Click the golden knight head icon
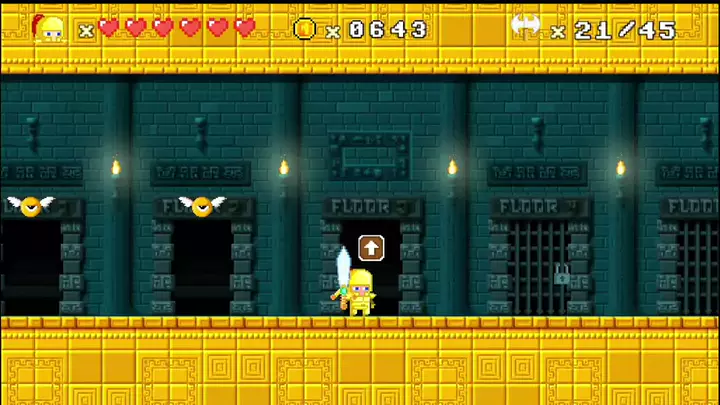720x405 pixels. tap(49, 28)
